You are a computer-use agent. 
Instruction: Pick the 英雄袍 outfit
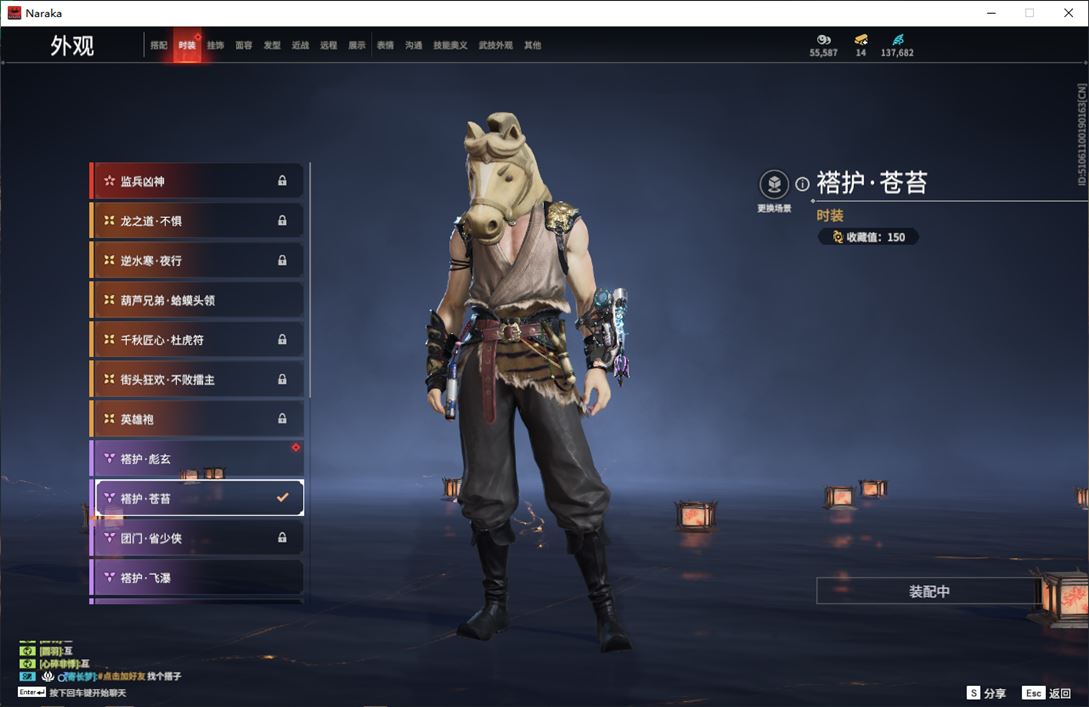point(197,419)
